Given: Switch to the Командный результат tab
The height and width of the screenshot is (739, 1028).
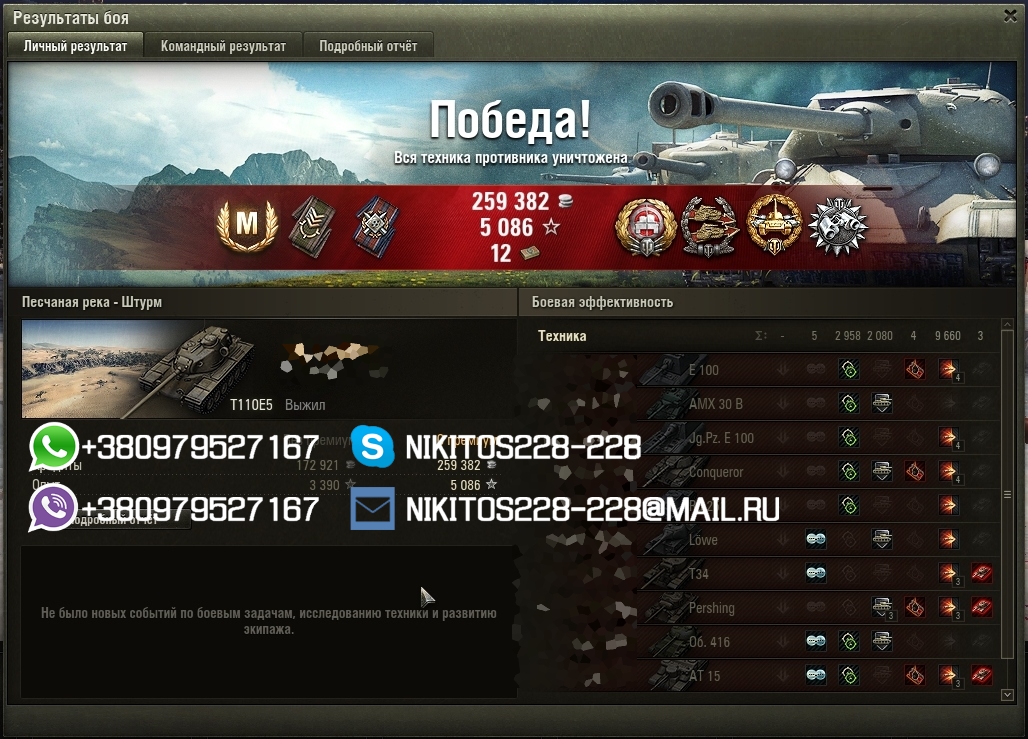Looking at the screenshot, I should pyautogui.click(x=223, y=46).
